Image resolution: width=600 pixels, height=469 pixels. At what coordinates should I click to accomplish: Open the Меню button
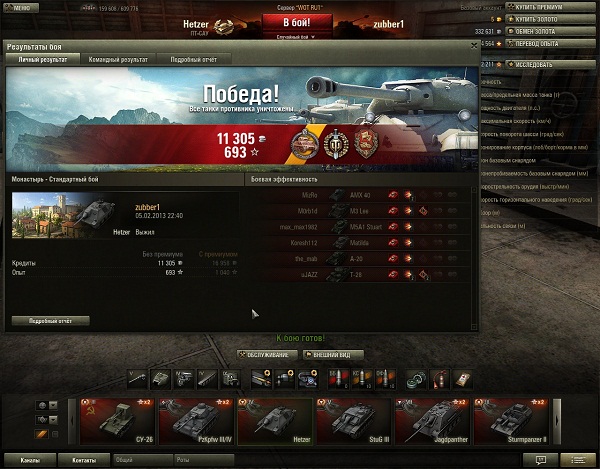click(20, 7)
